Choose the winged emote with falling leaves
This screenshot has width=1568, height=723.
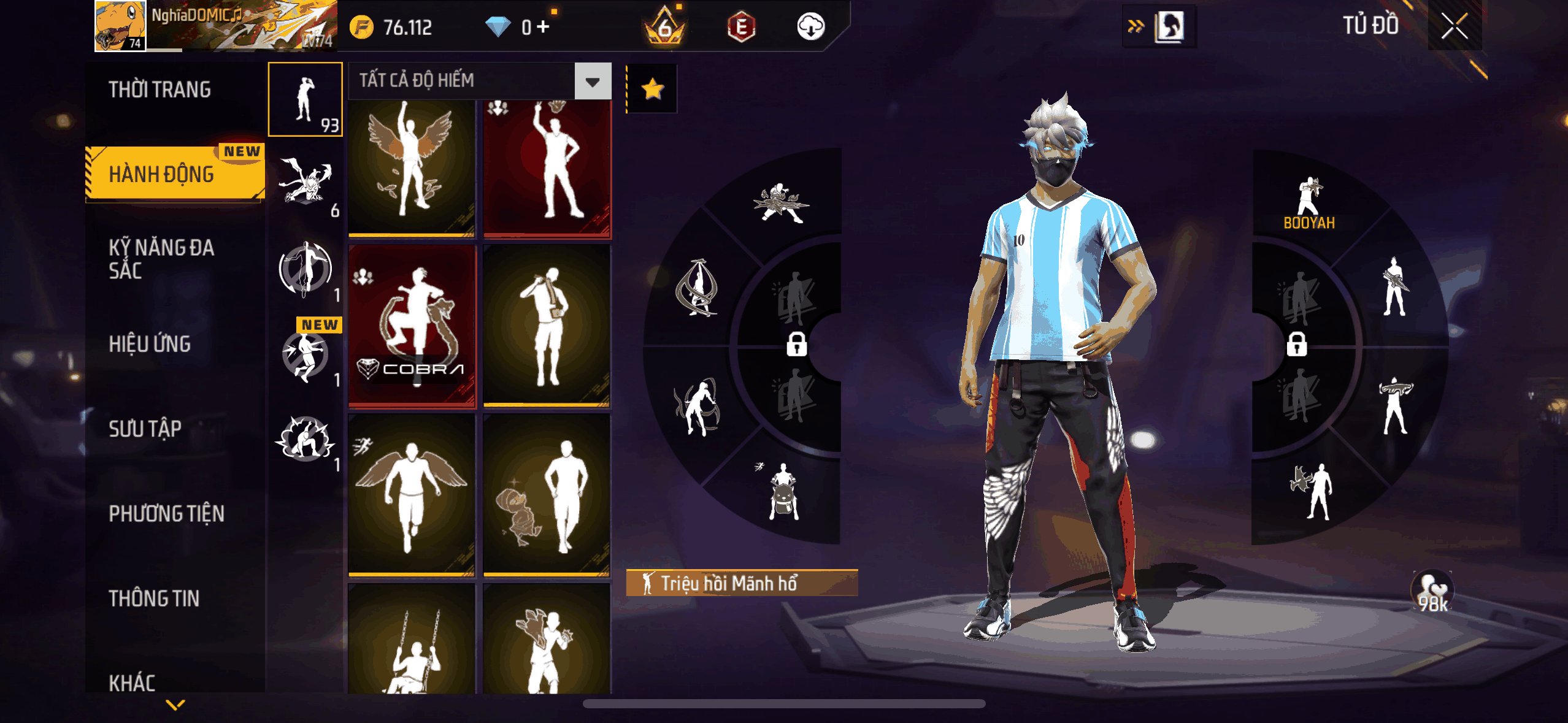(412, 166)
